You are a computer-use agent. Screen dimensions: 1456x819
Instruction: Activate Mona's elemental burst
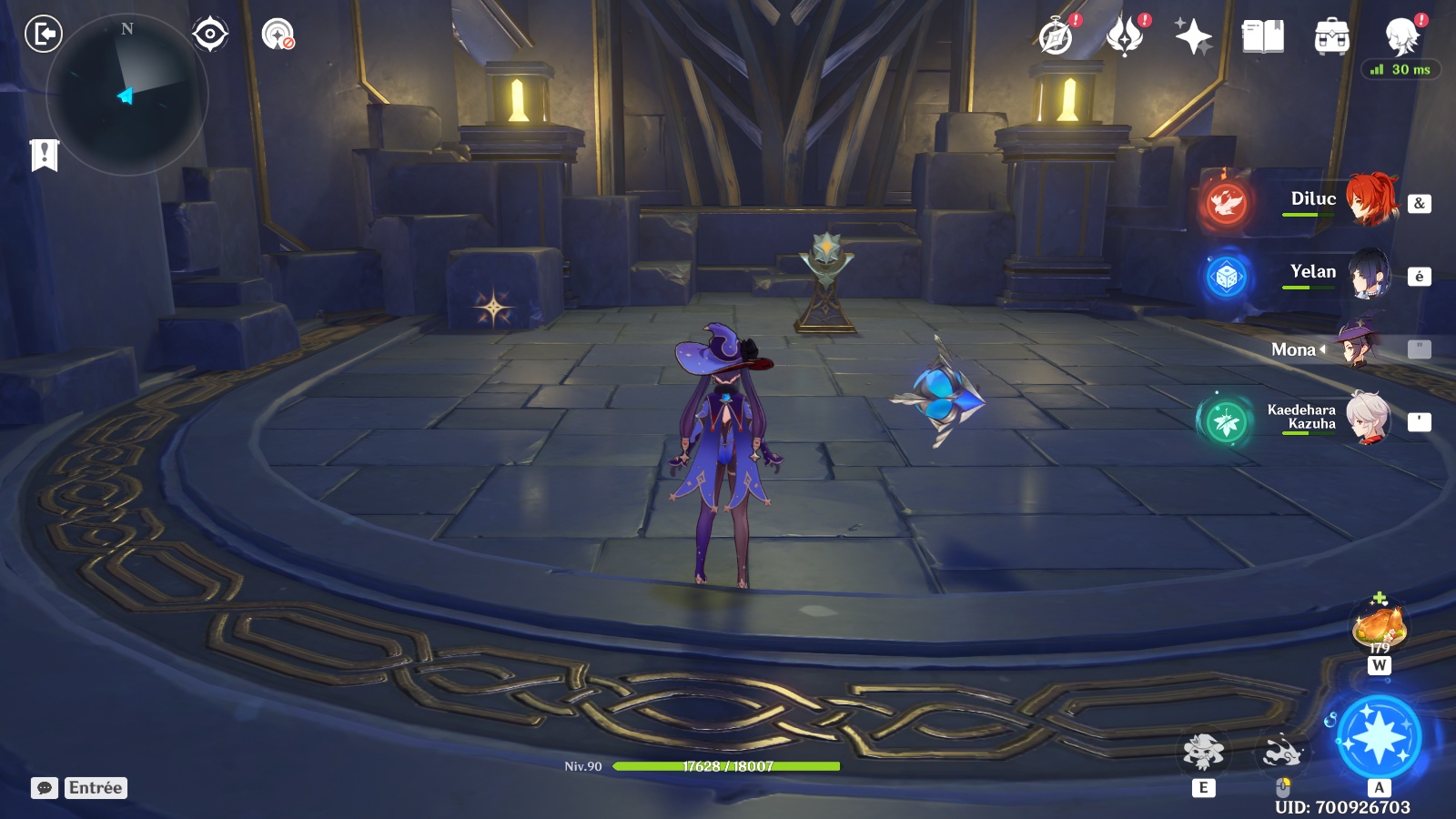tap(1378, 737)
